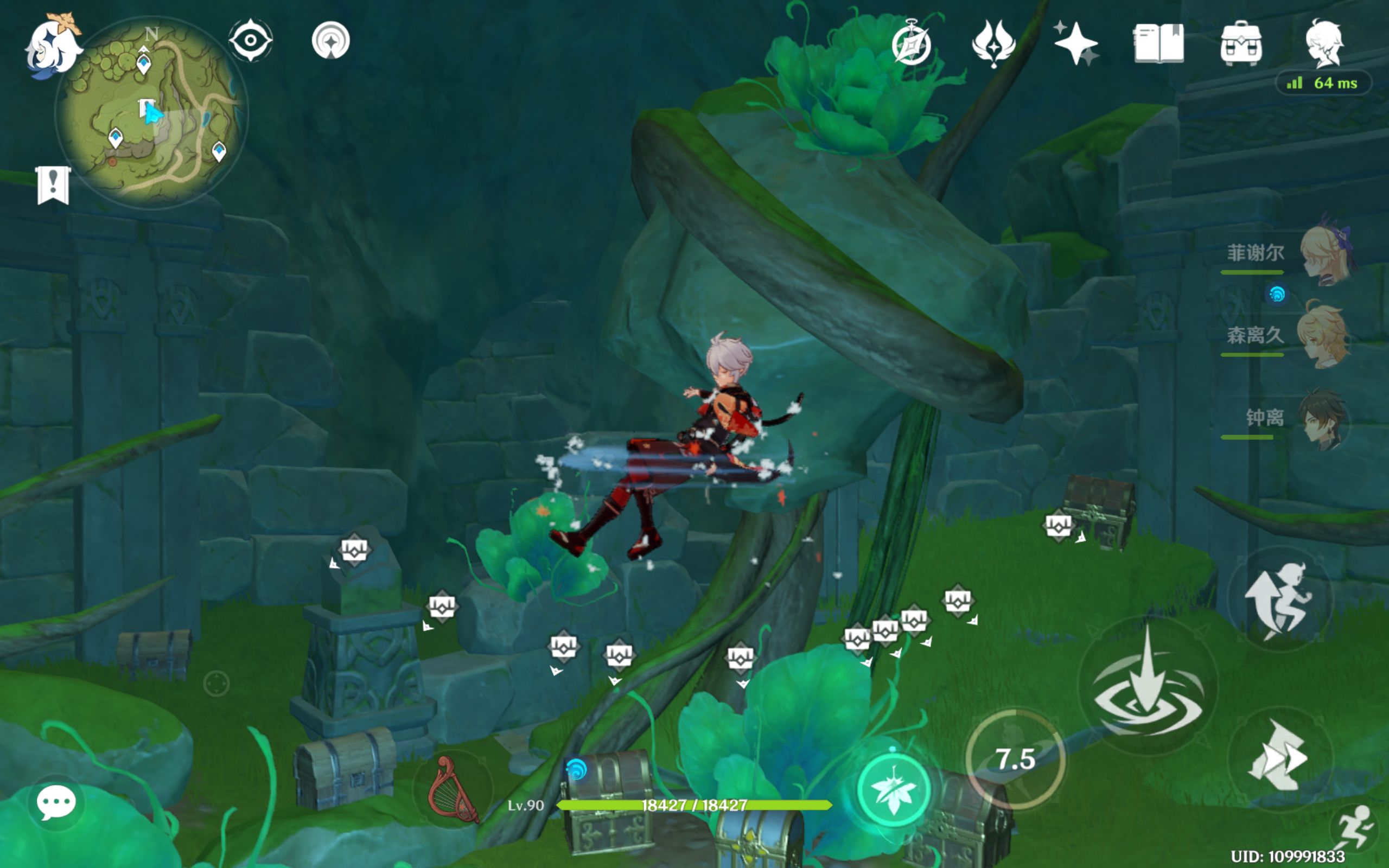
Task: Tap the jump button
Action: [1280, 599]
